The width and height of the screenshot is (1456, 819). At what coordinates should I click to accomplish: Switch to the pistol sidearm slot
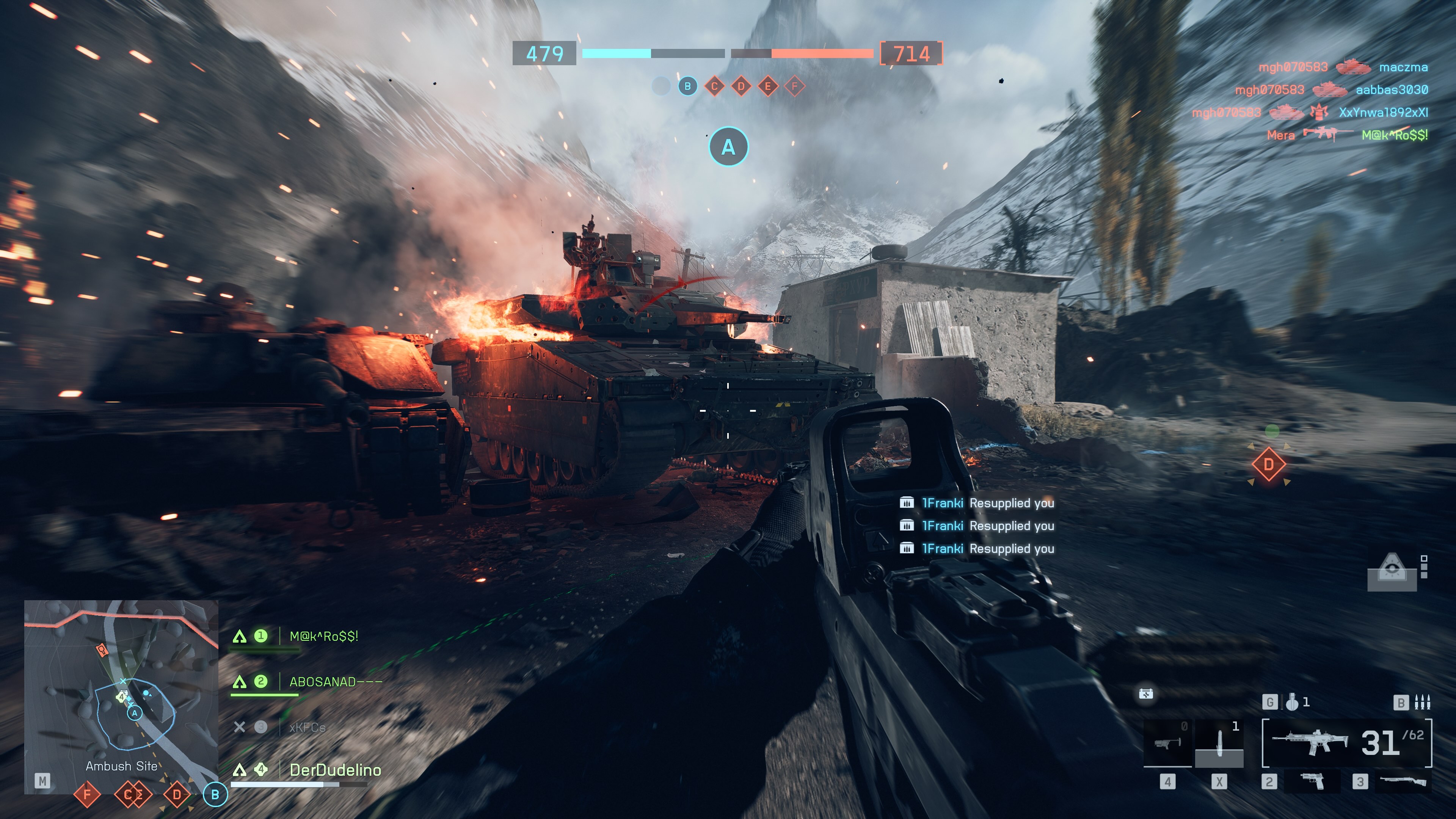(x=1312, y=782)
